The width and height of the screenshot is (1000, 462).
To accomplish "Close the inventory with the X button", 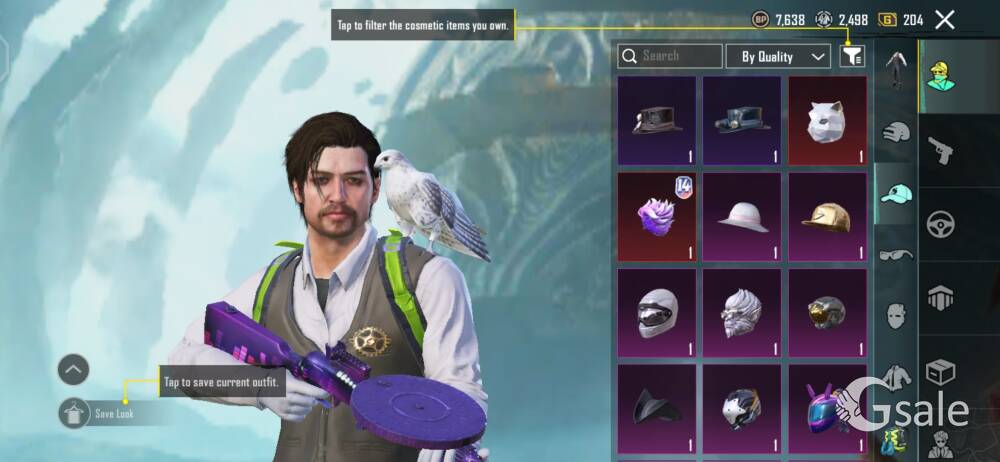I will coord(944,19).
